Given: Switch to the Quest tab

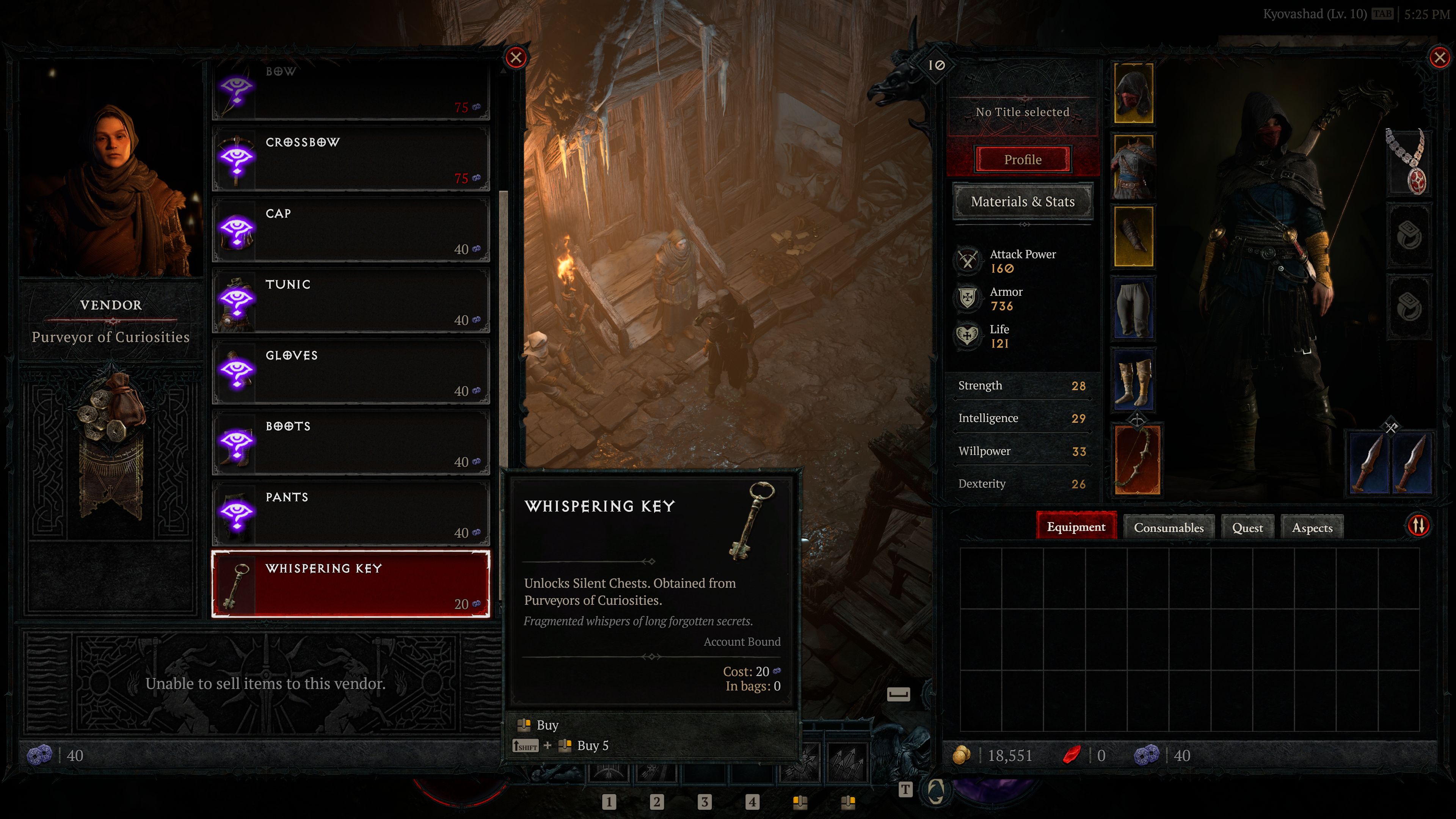Looking at the screenshot, I should click(x=1247, y=527).
